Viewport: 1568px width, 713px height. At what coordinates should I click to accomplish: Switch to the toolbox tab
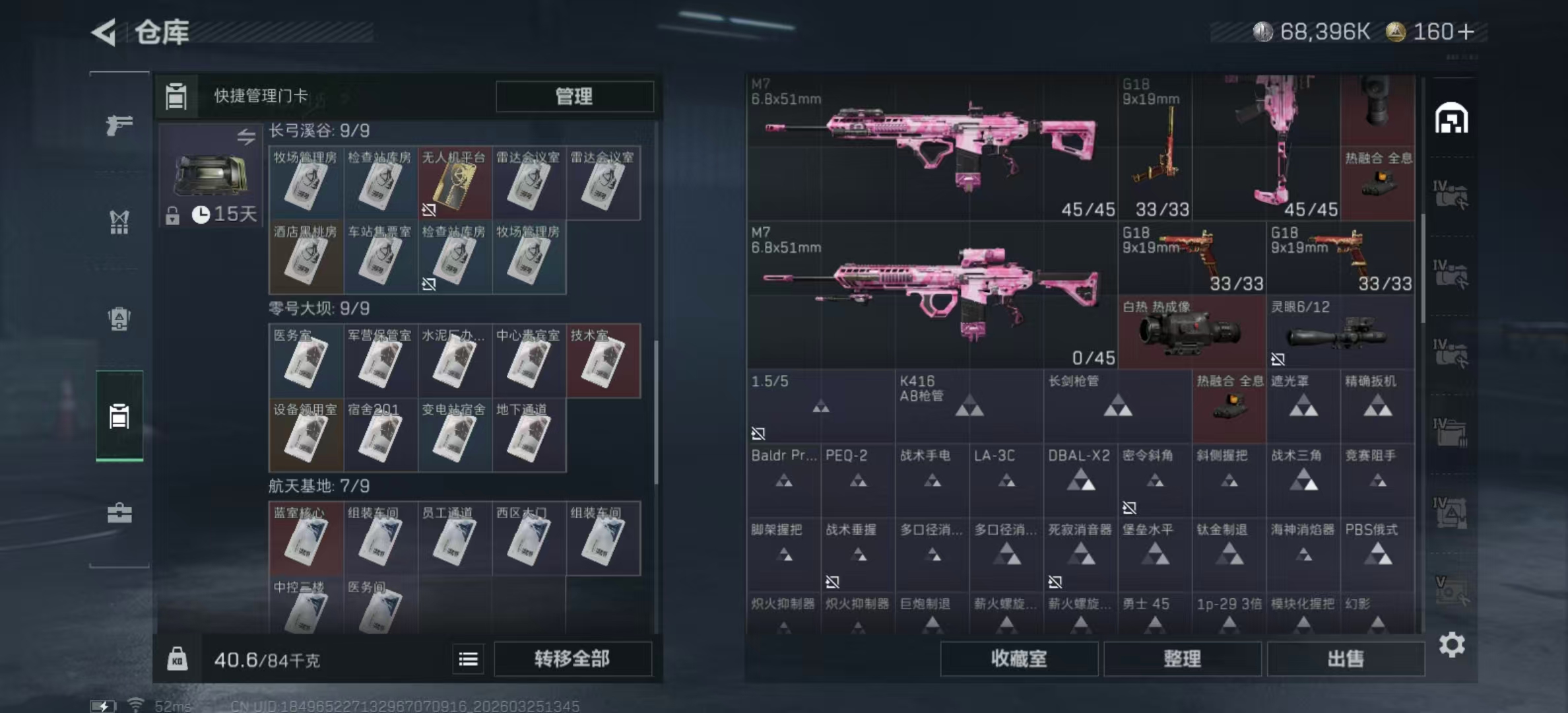pos(119,513)
